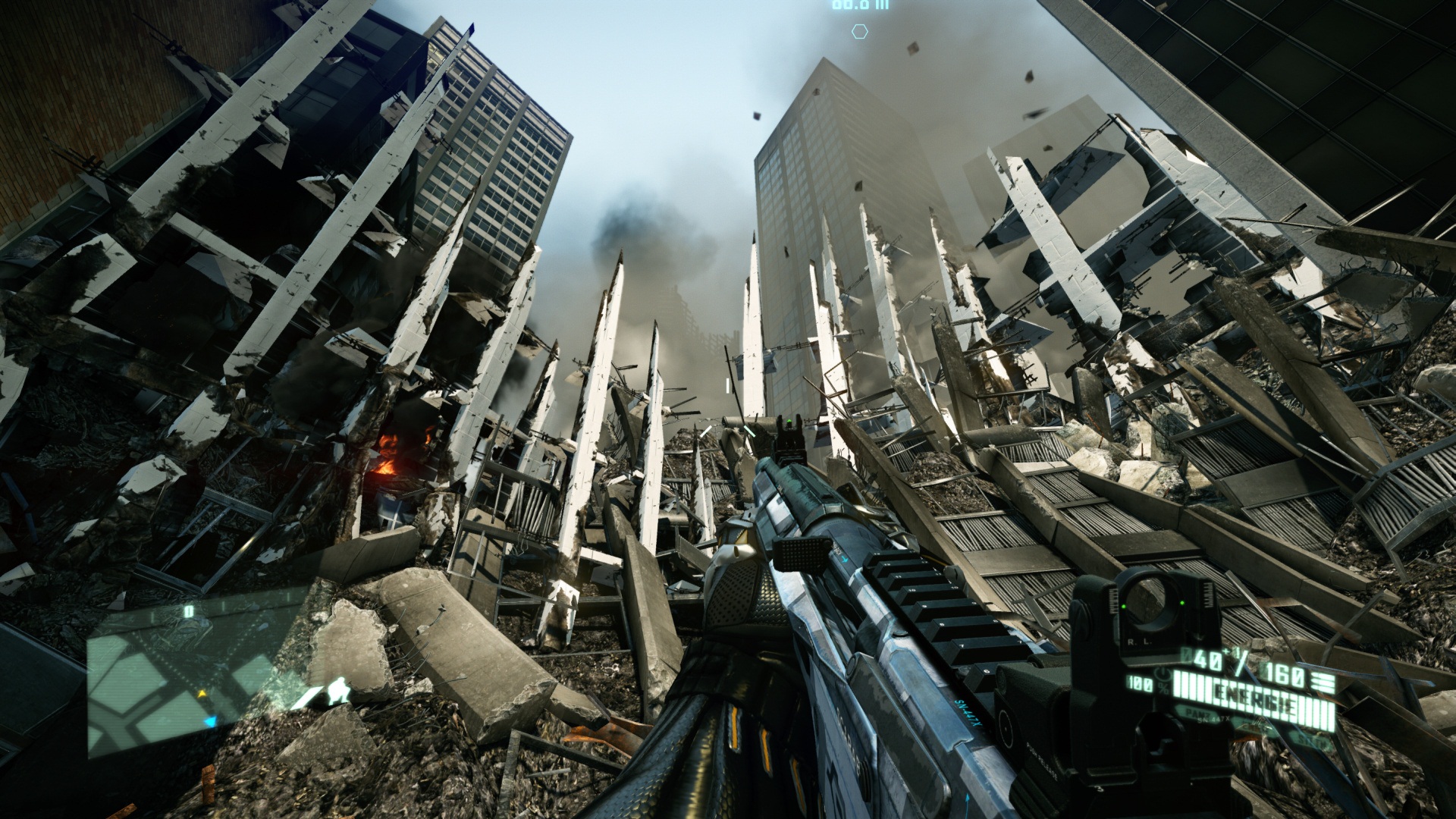Toggle the R.L. marking on the rear sight

pyautogui.click(x=1140, y=642)
